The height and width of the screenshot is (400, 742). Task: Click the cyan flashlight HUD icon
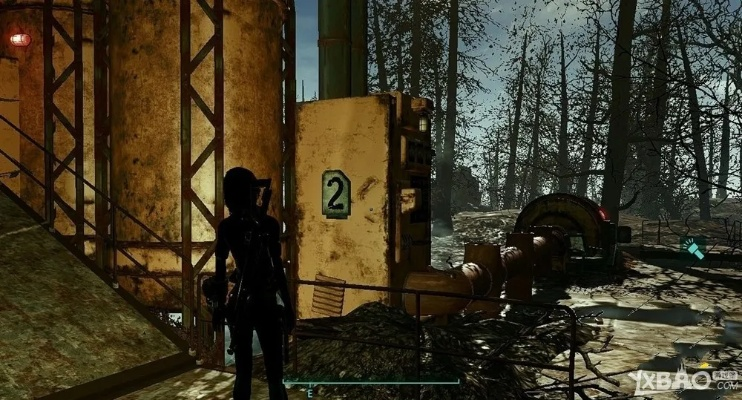click(693, 249)
